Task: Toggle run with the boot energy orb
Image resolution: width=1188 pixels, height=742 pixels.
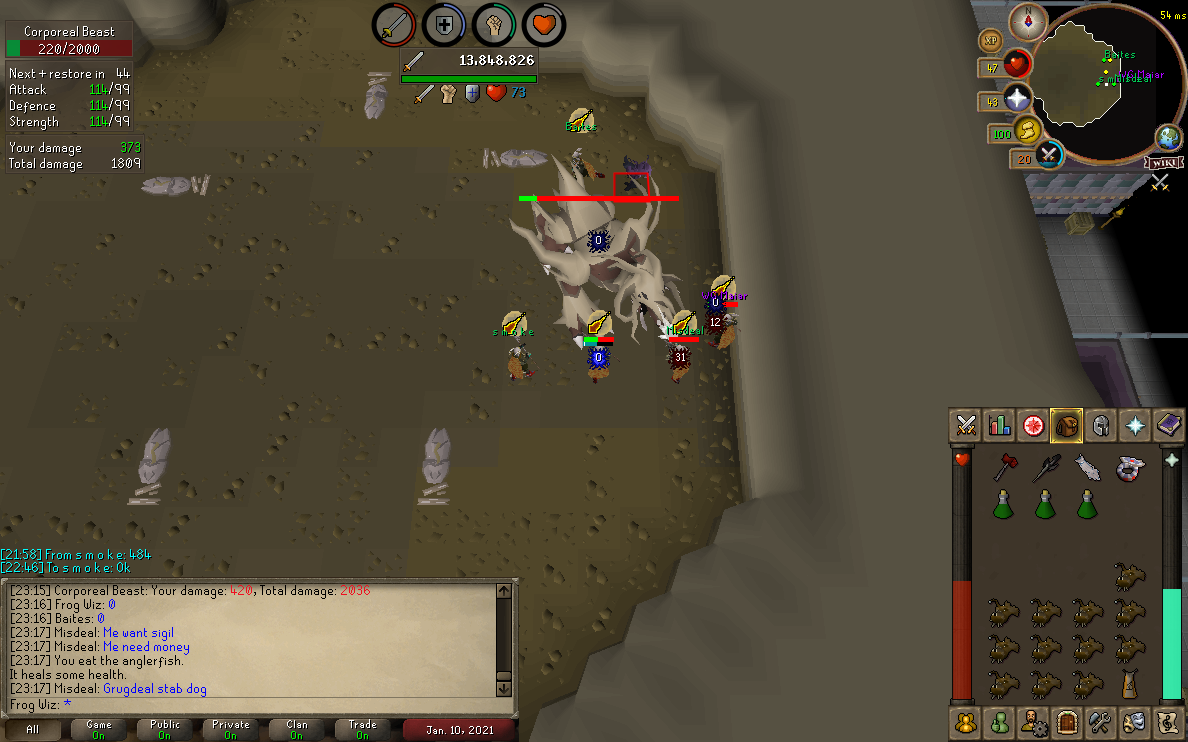Action: [1029, 131]
